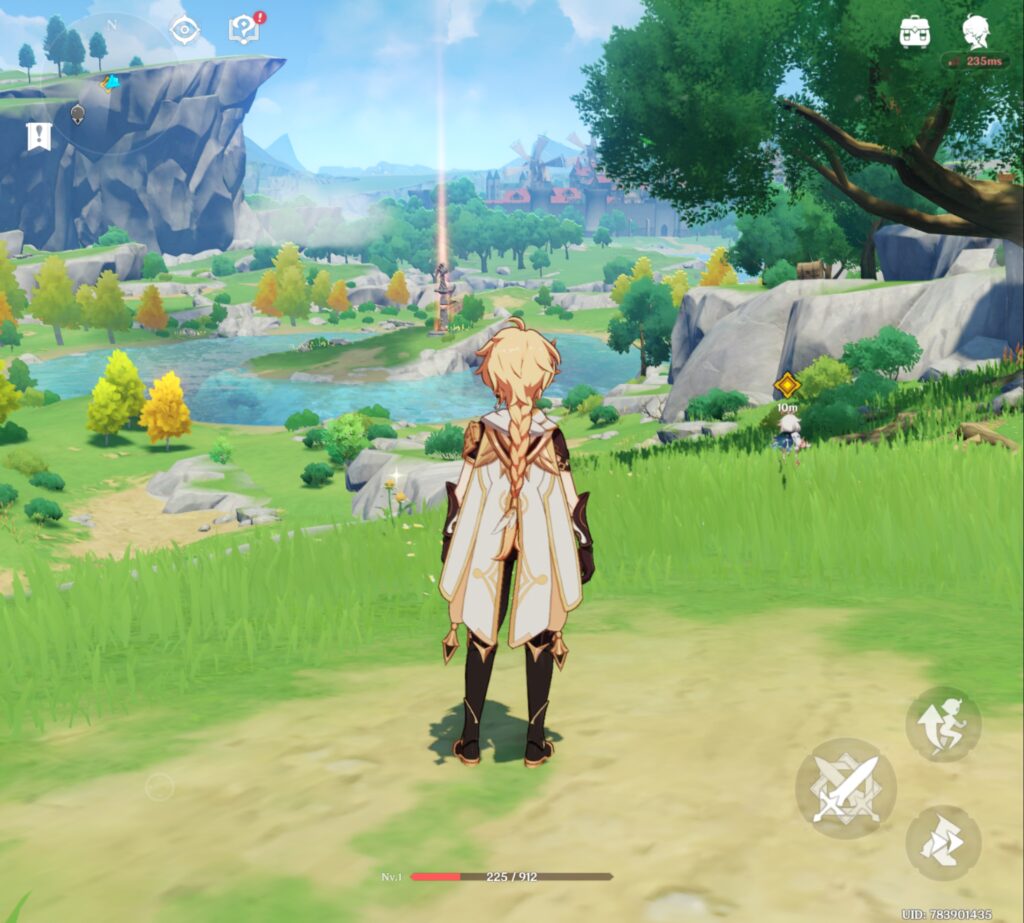Tap the crossed swords attack button
Screen dimensions: 1024x923
pyautogui.click(x=845, y=788)
